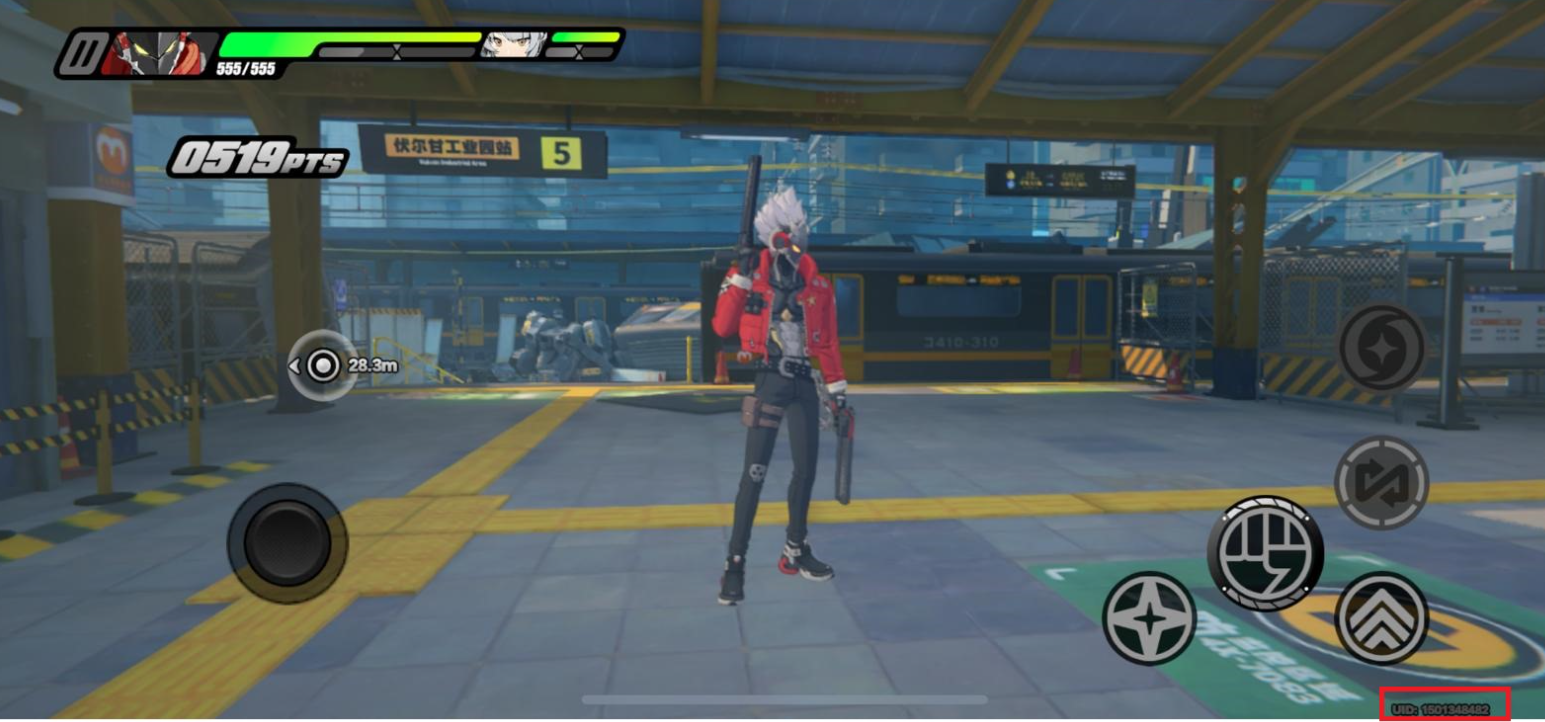Image resolution: width=1545 pixels, height=722 pixels.
Task: Use the four-point star special skill button
Action: tap(1149, 618)
